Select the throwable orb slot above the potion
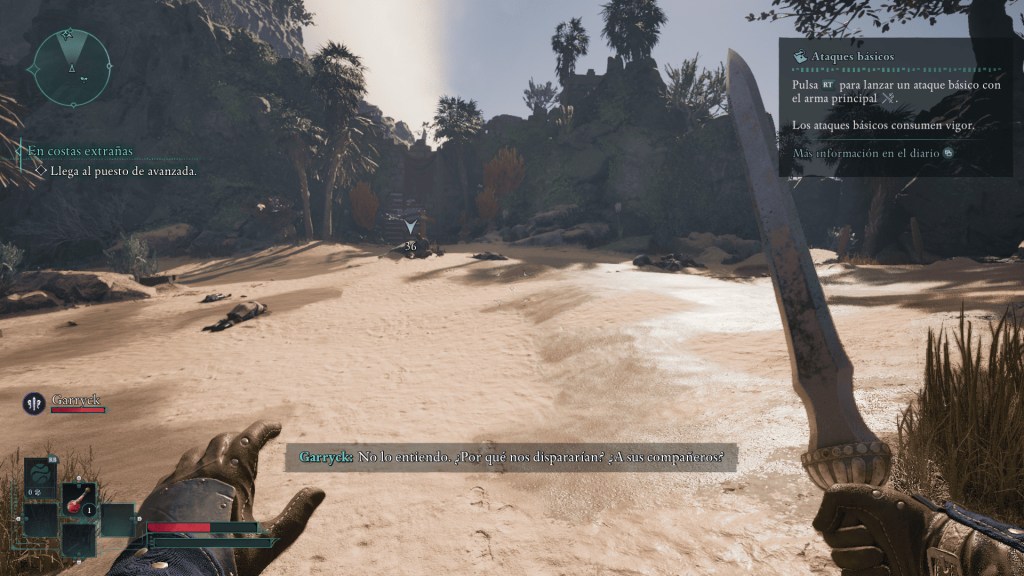 pyautogui.click(x=40, y=474)
